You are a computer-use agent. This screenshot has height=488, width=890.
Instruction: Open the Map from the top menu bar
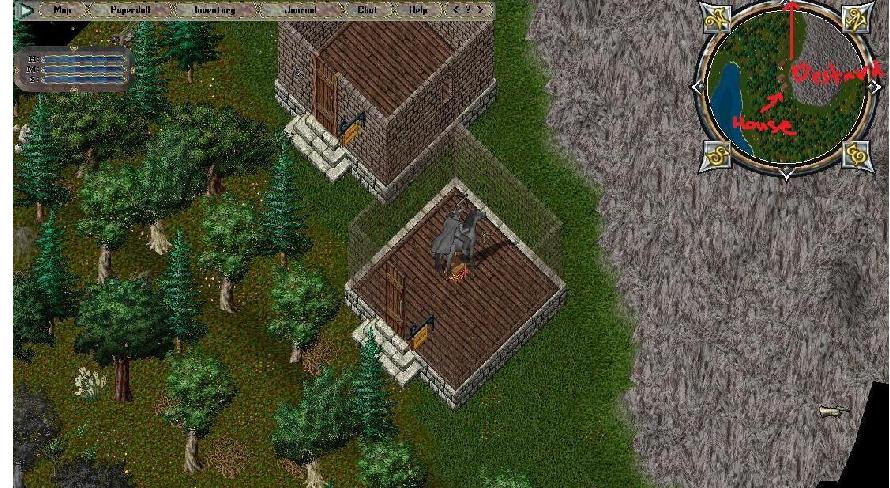pyautogui.click(x=62, y=11)
